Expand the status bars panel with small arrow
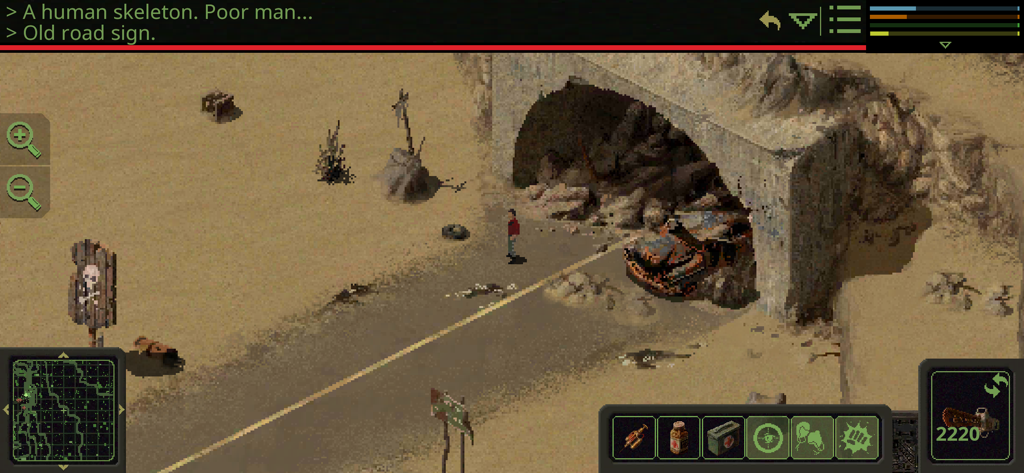 click(944, 45)
